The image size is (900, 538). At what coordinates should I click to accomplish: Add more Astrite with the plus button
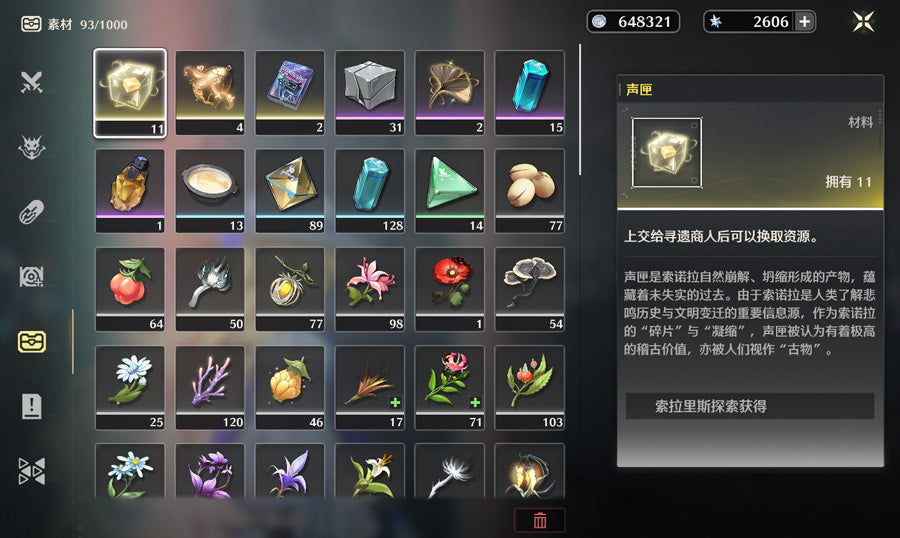[x=804, y=22]
